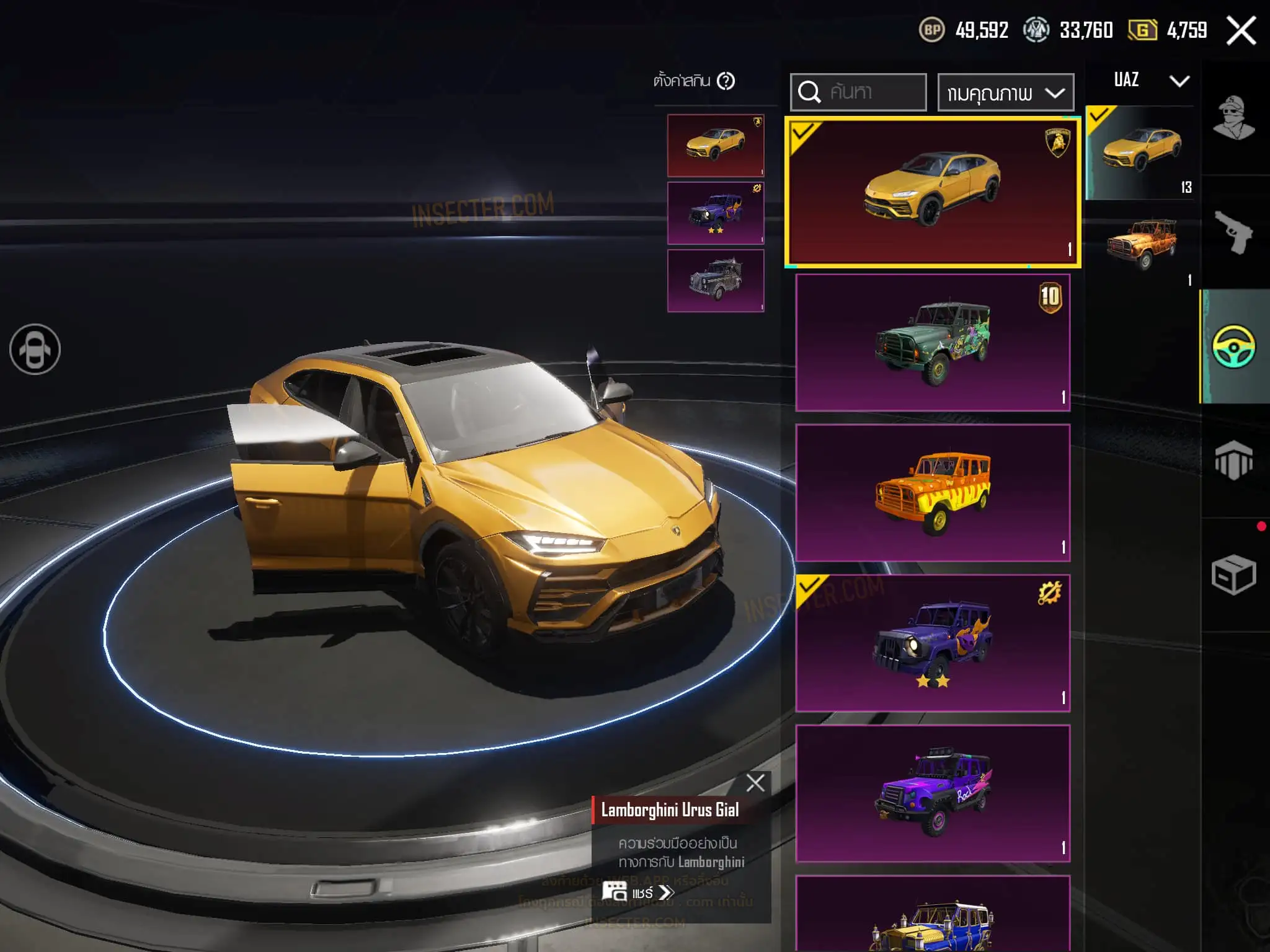The height and width of the screenshot is (952, 1270).
Task: Click the skin search field
Action: click(x=858, y=92)
